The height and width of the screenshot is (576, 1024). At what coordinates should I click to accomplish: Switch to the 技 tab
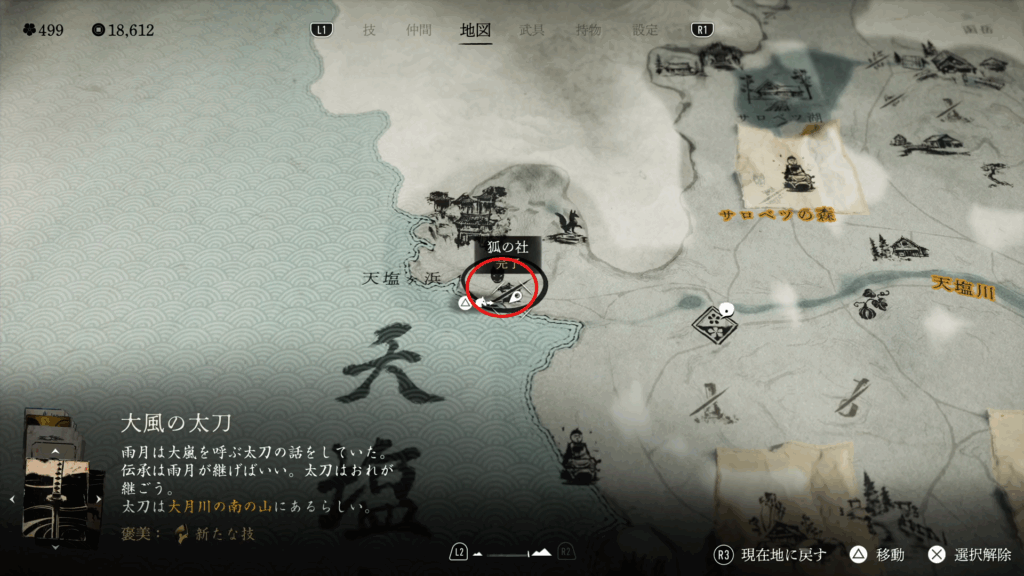pyautogui.click(x=369, y=30)
